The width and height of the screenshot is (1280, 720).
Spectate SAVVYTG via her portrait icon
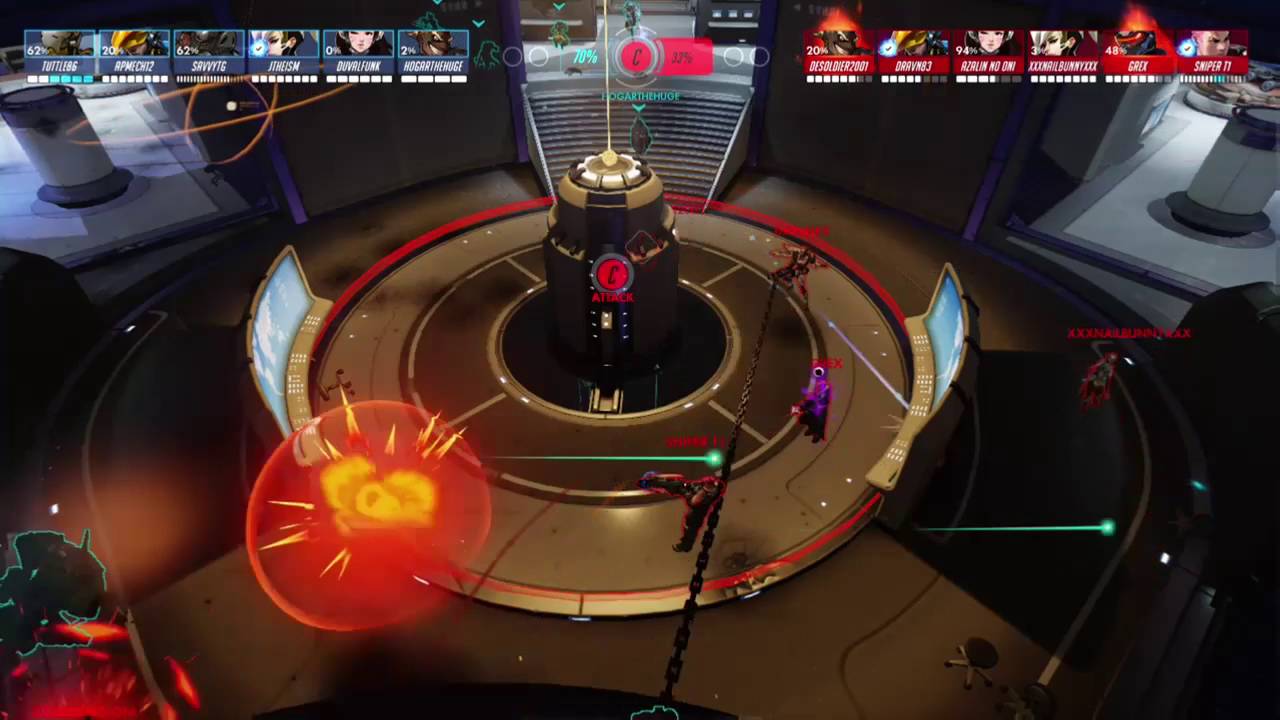pyautogui.click(x=207, y=43)
